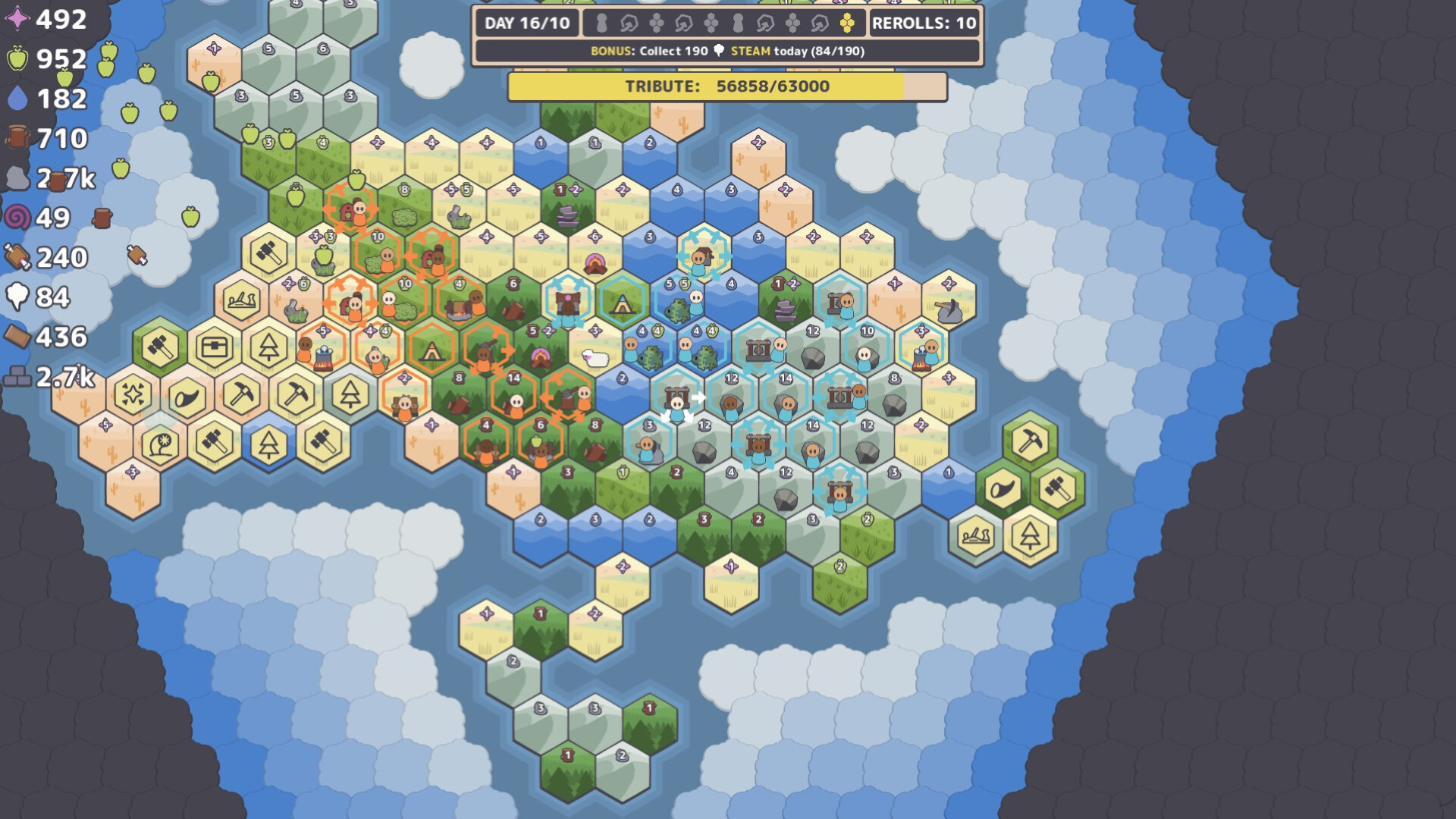Click the star sparkle hex tile

point(133,393)
